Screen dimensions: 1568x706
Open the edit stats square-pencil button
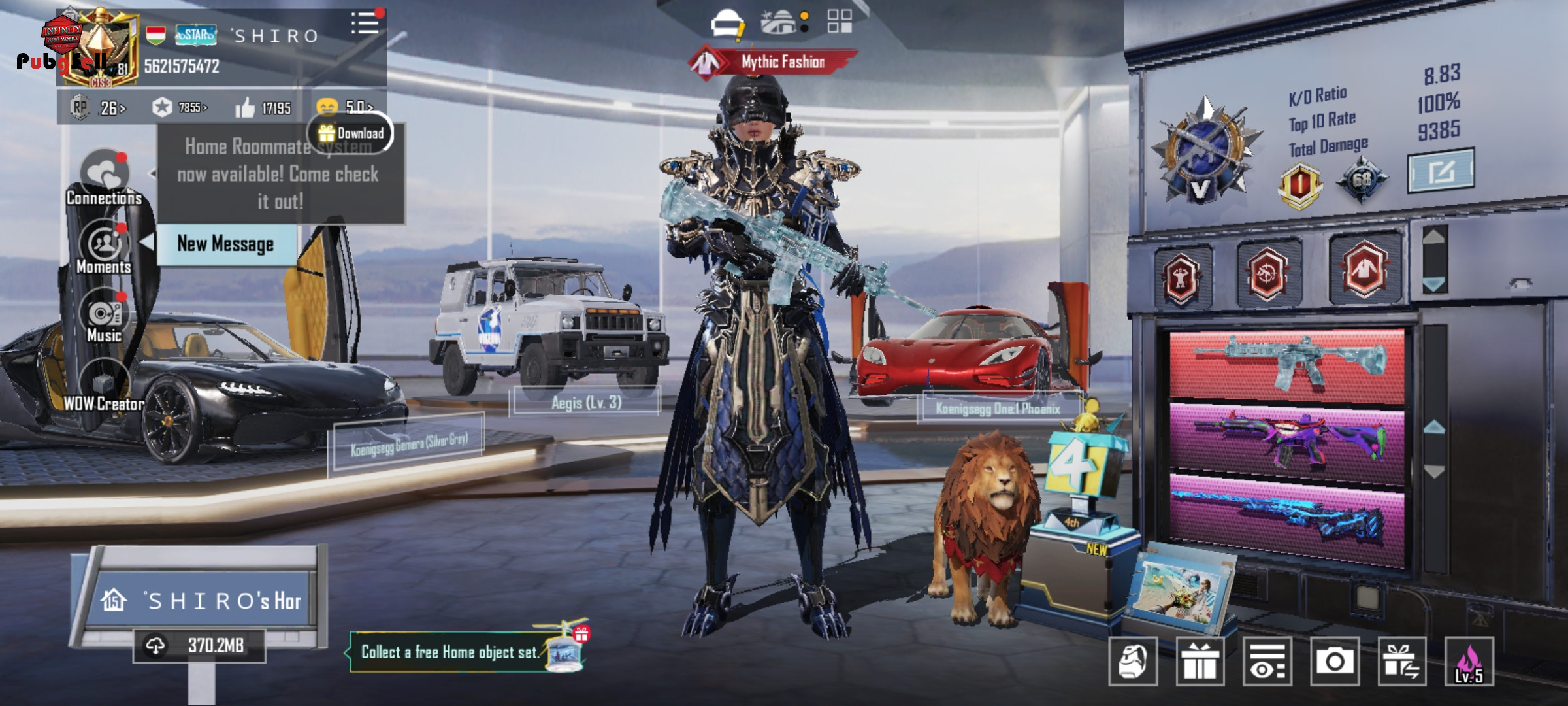(1441, 171)
